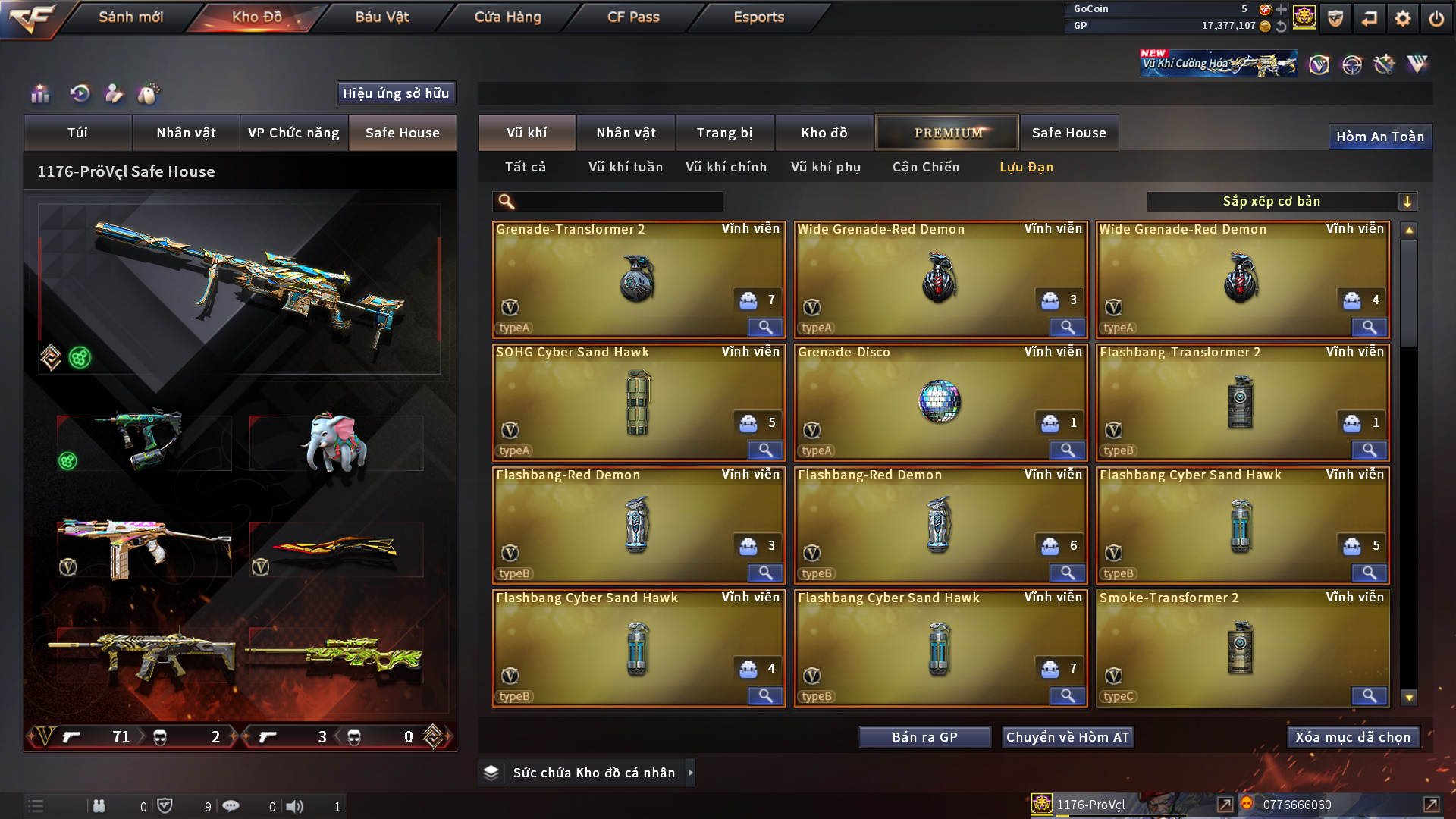Open the Esports section
Image resolution: width=1456 pixels, height=819 pixels.
[758, 17]
